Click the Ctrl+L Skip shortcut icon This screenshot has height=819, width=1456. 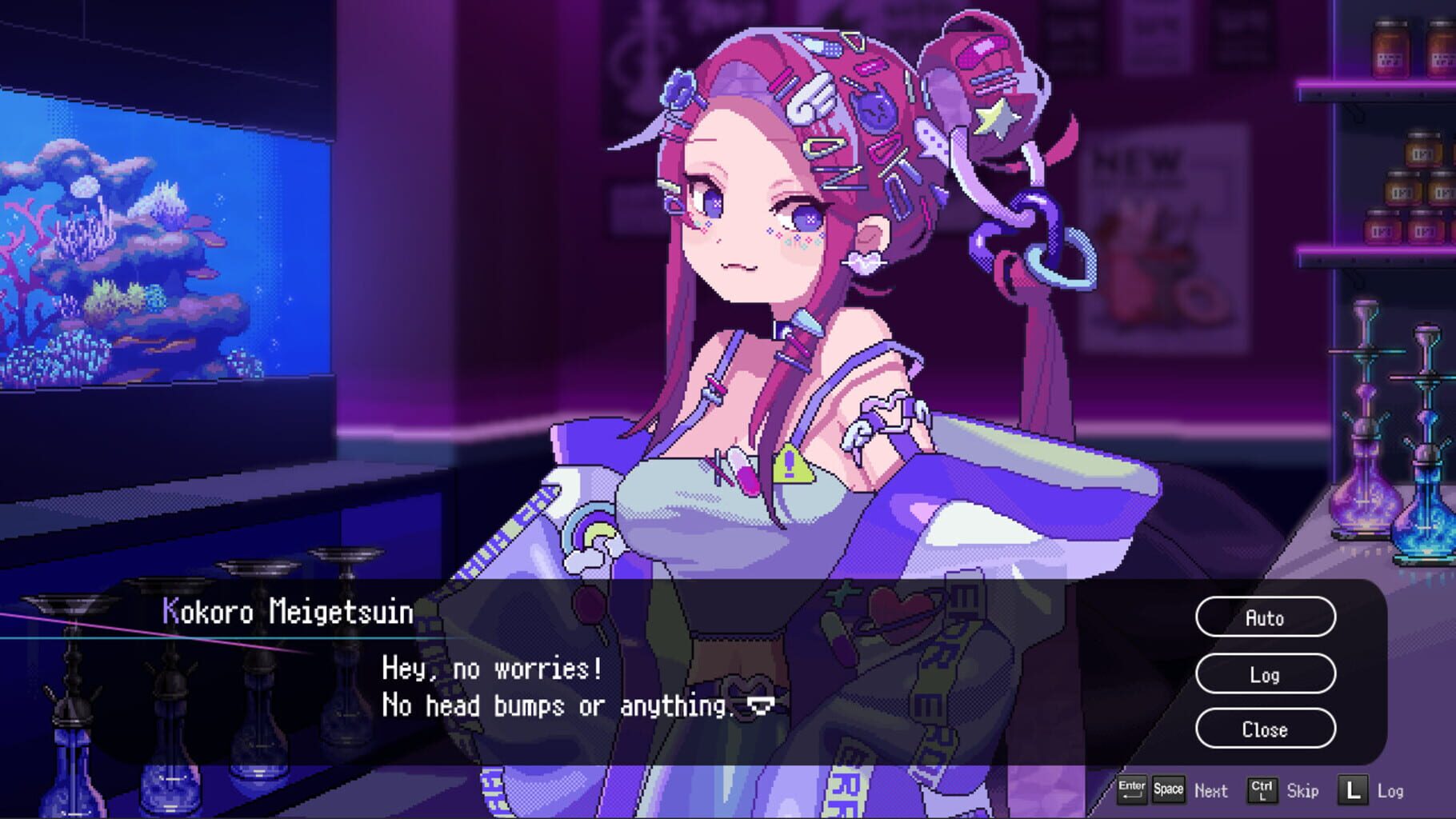1262,790
